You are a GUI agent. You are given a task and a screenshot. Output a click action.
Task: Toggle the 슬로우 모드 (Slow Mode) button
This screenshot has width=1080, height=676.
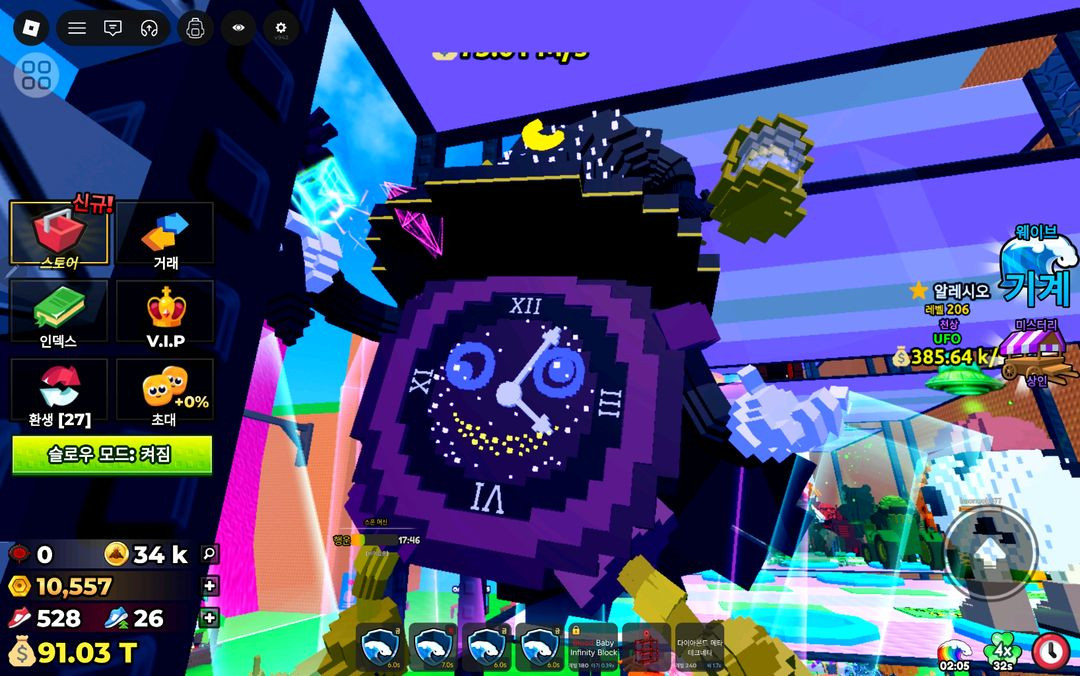point(112,454)
